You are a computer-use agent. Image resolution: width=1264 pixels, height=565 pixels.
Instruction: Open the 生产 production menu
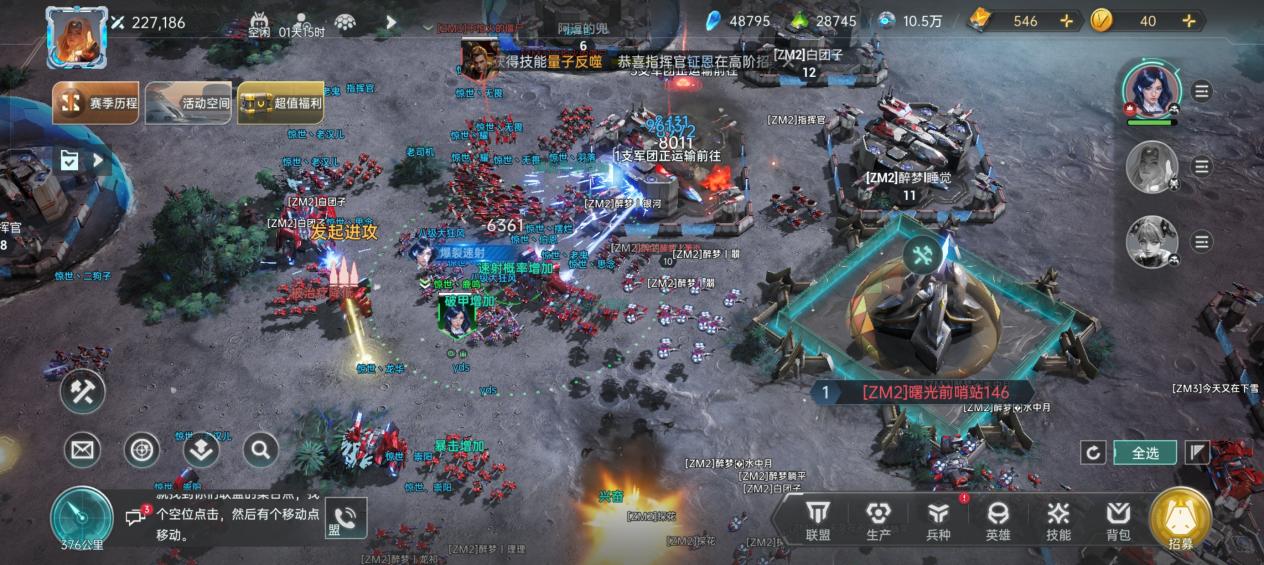878,521
